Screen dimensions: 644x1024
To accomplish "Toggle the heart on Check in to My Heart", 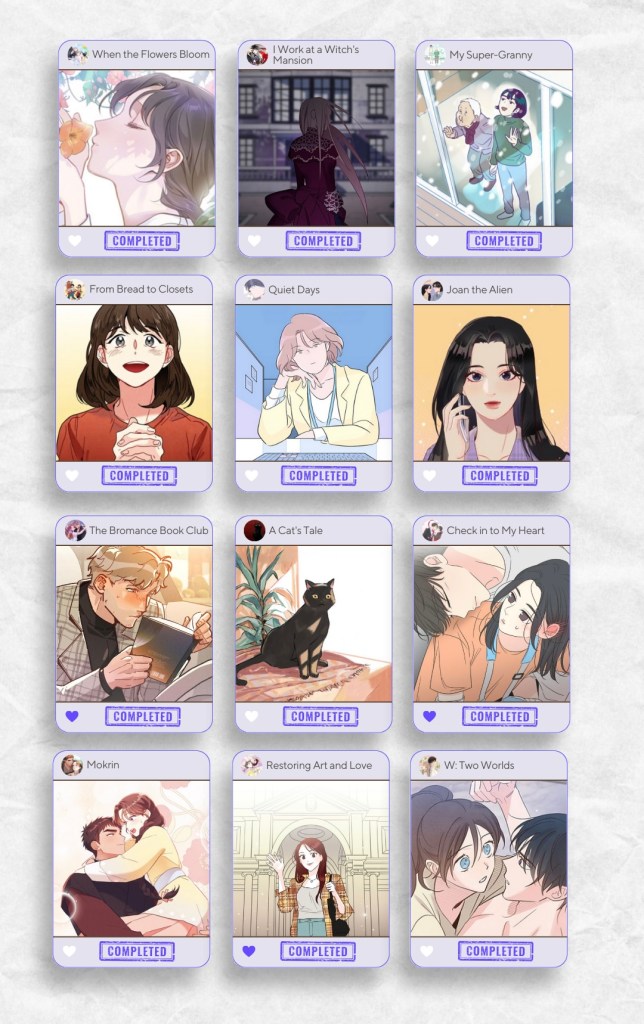I will click(429, 717).
